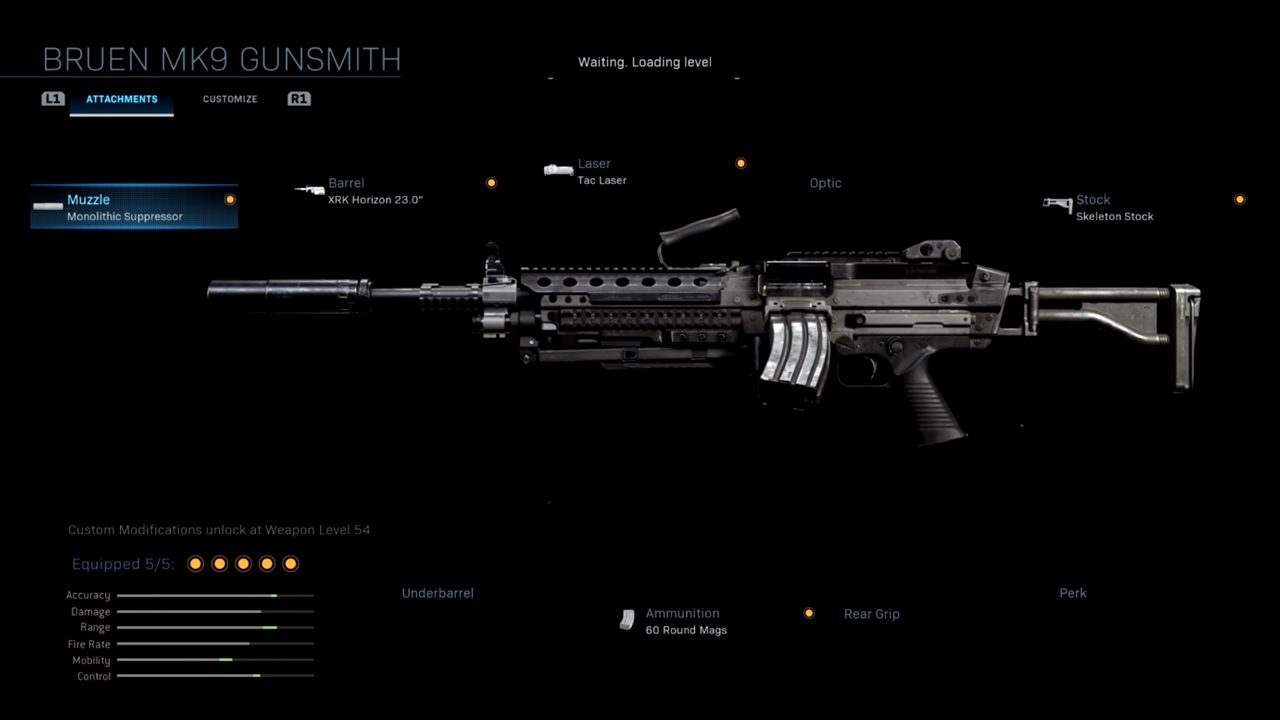This screenshot has height=720, width=1280.
Task: Choose the Barrel XRK Horizon slot
Action: [x=375, y=191]
